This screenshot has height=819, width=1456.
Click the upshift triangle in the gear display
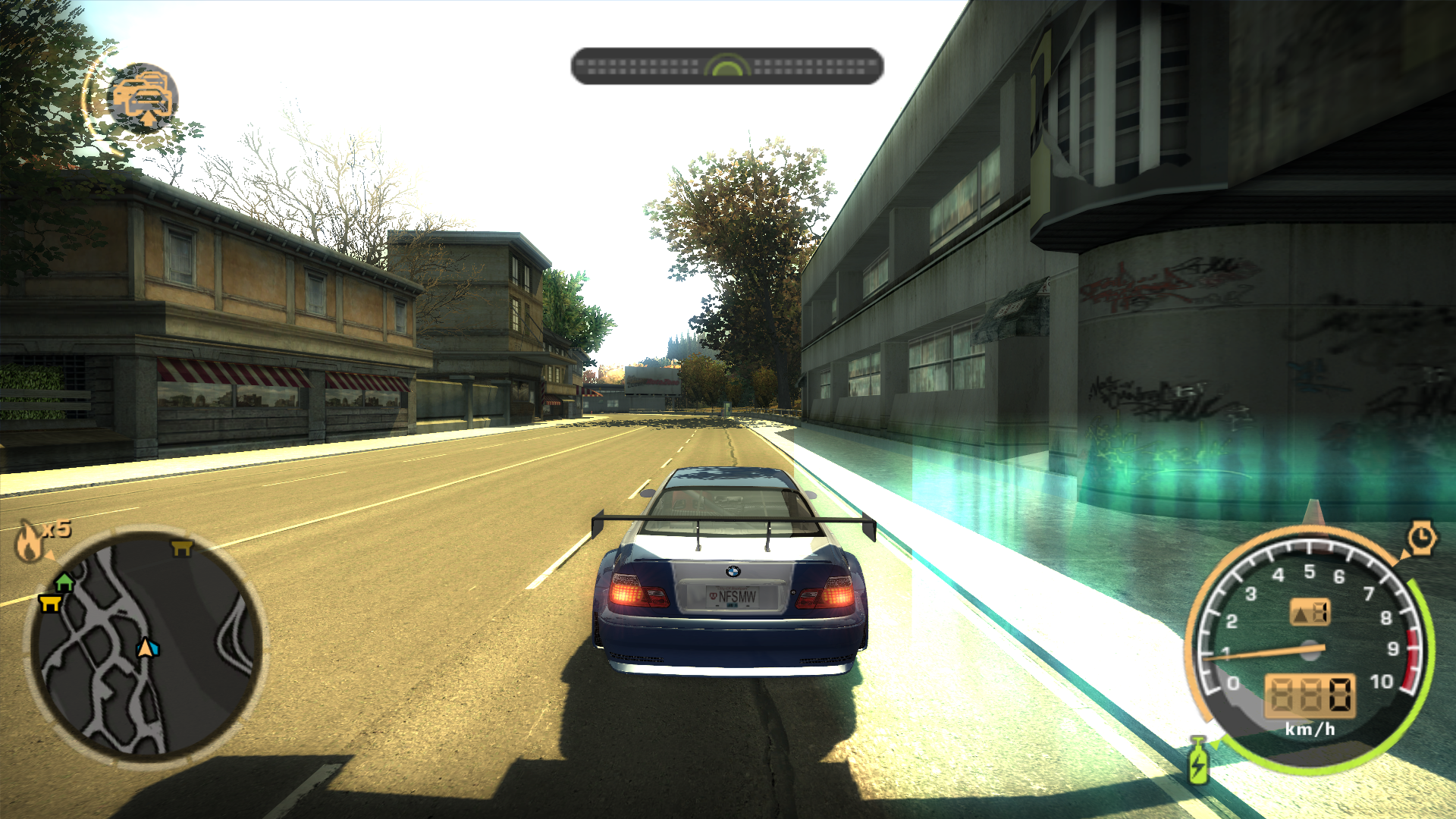pos(1302,613)
